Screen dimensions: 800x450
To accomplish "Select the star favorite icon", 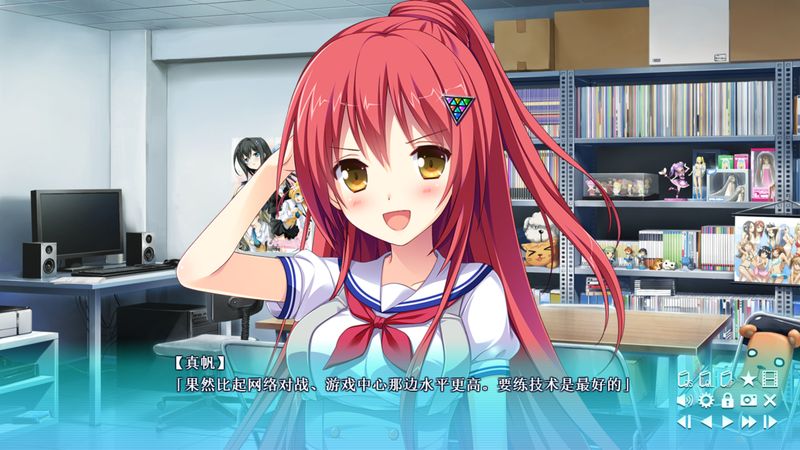I will (748, 379).
